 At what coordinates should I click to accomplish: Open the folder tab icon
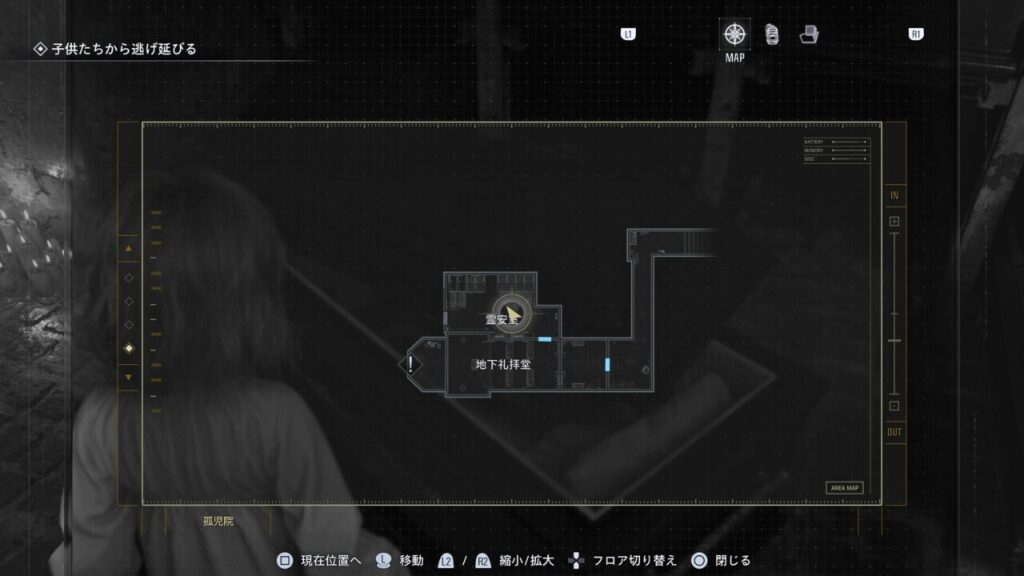click(x=809, y=35)
